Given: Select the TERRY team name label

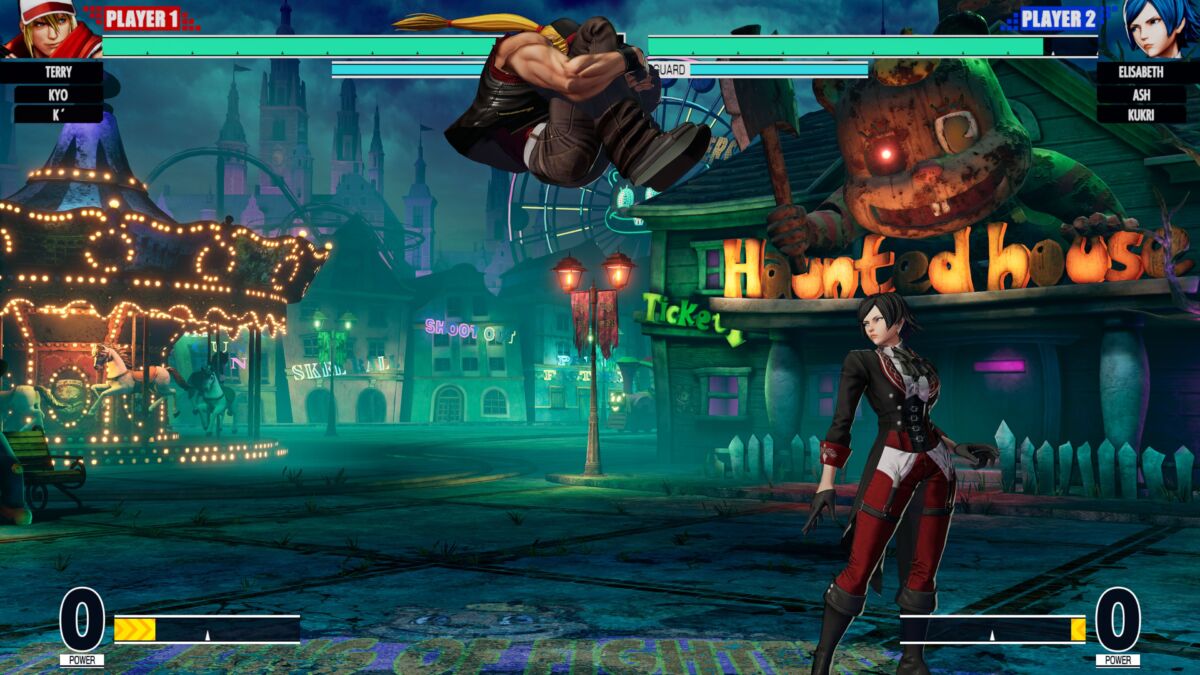Looking at the screenshot, I should point(58,73).
